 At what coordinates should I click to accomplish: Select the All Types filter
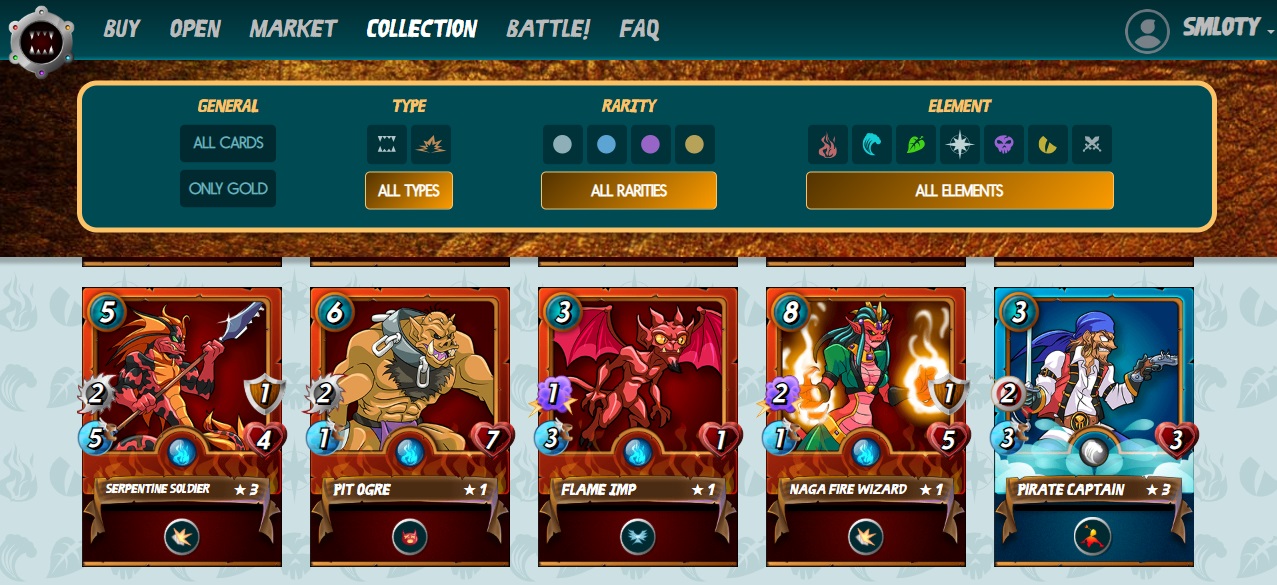click(x=409, y=190)
